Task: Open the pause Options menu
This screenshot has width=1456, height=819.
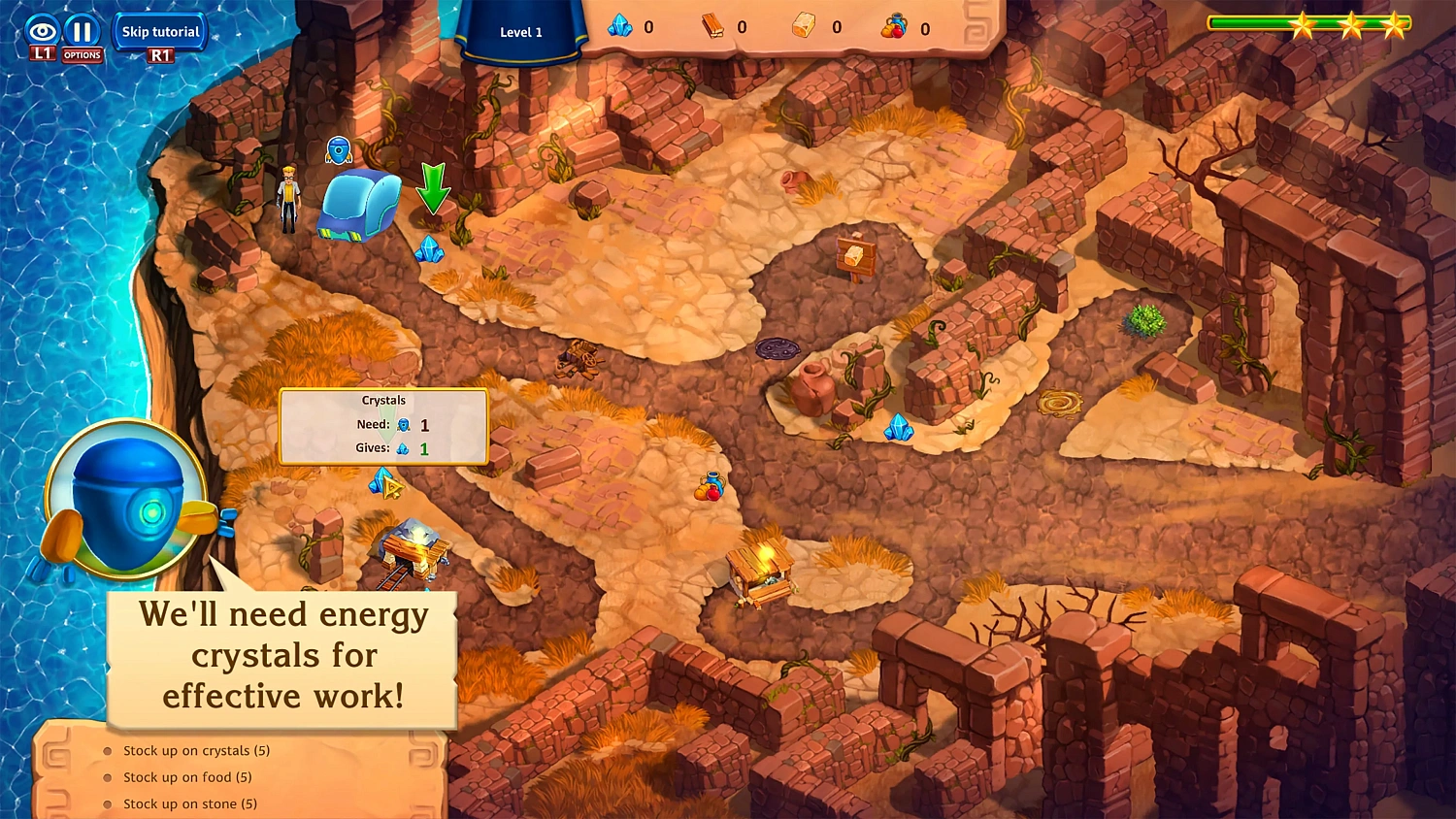Action: tap(83, 30)
